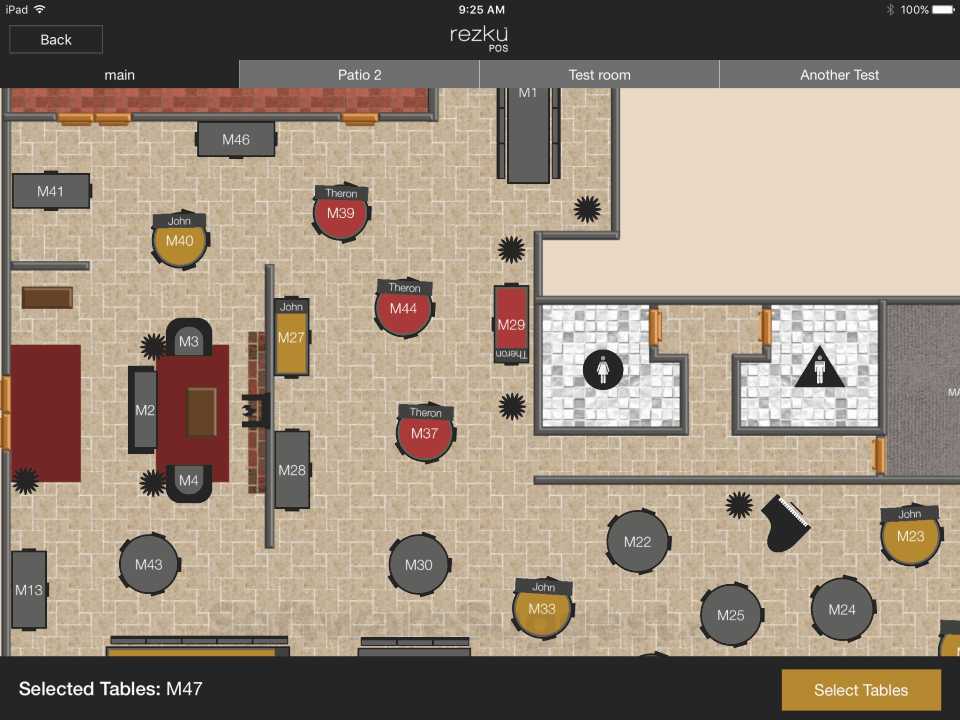
Task: Pick Theron's table M44
Action: pyautogui.click(x=404, y=310)
